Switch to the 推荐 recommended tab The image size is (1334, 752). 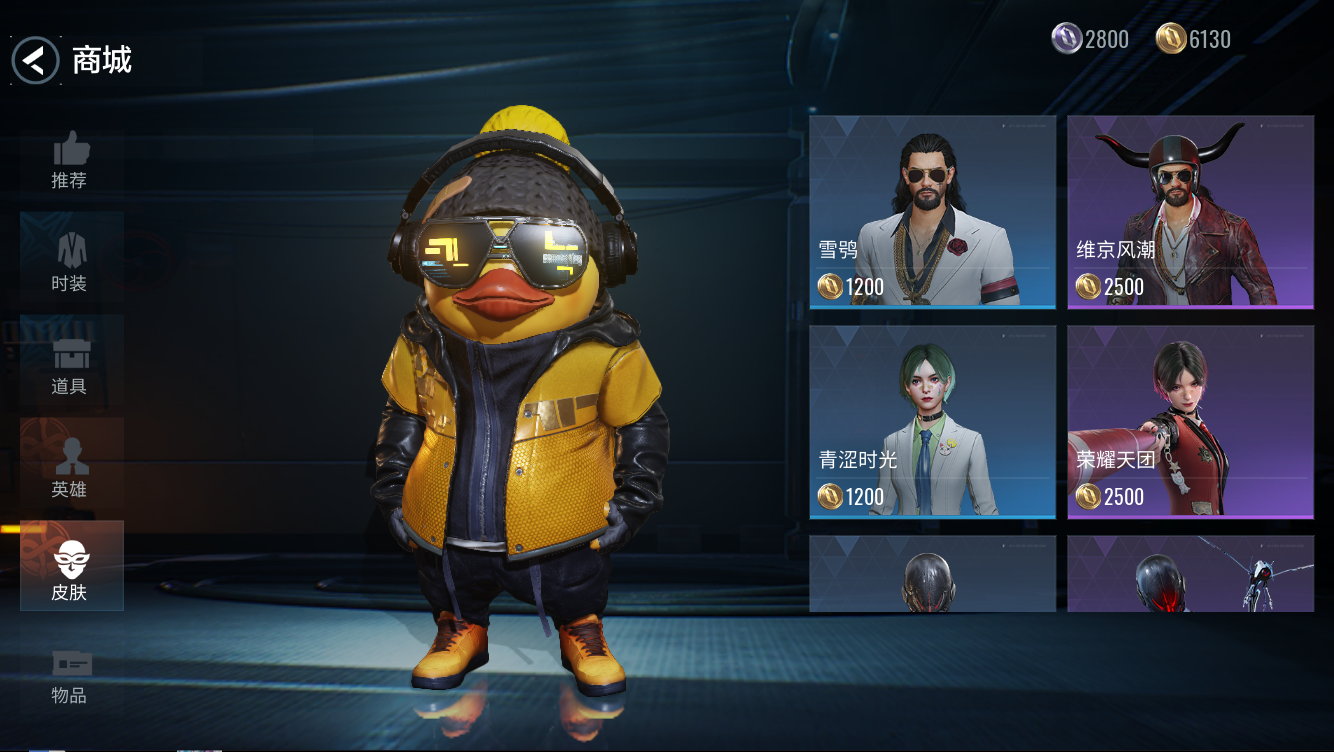[70, 160]
